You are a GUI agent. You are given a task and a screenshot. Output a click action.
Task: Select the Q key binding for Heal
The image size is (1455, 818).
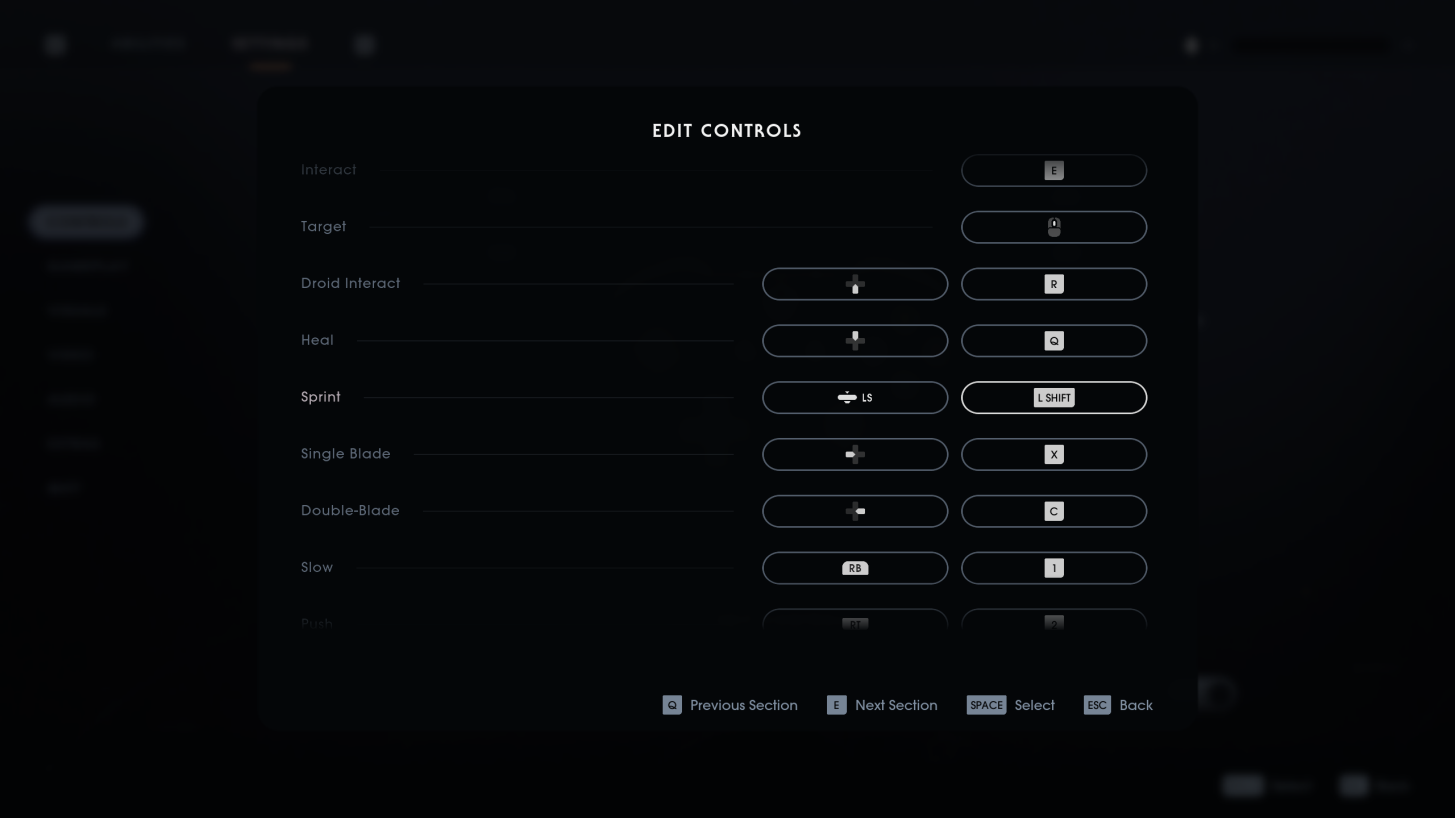1054,341
